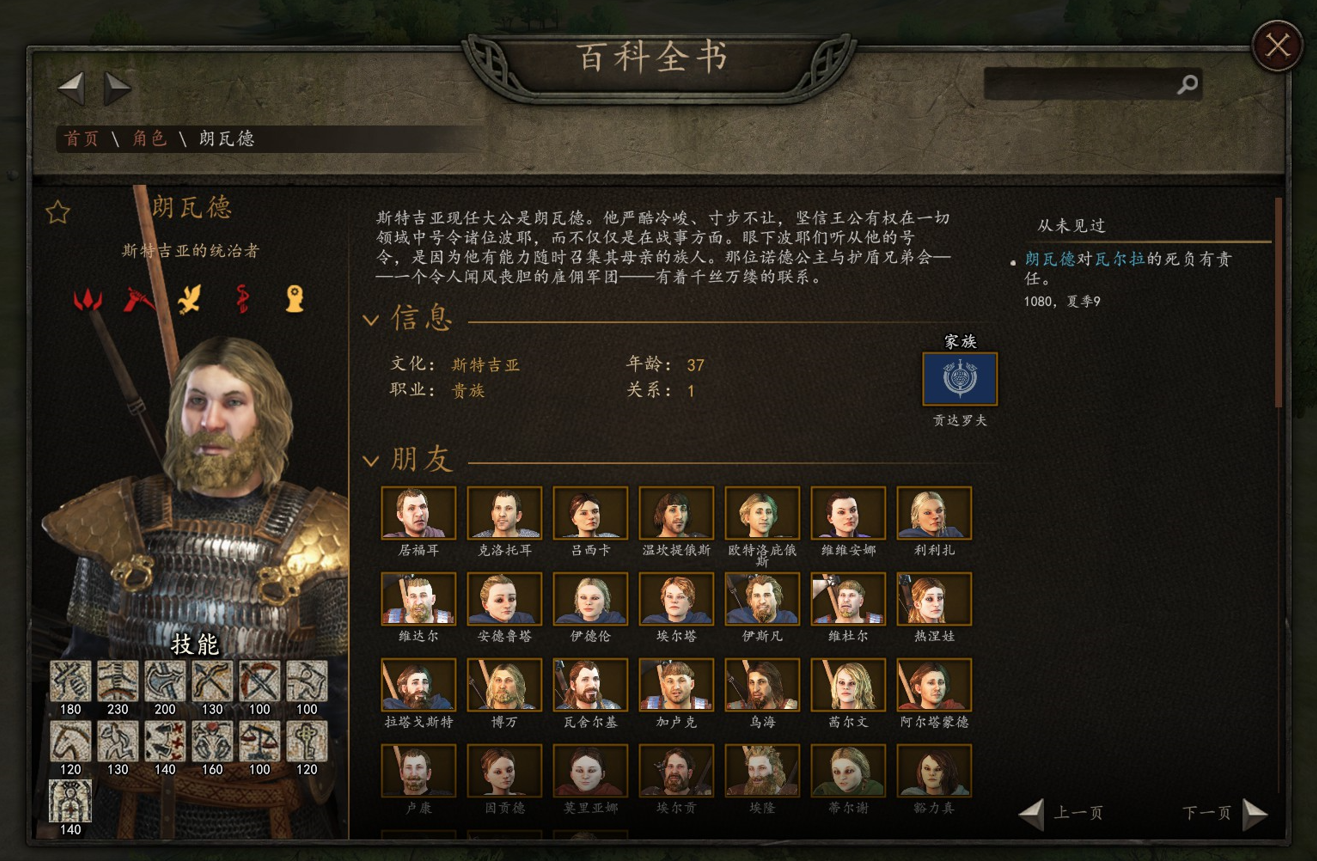Open the 角色 breadcrumb link

150,139
